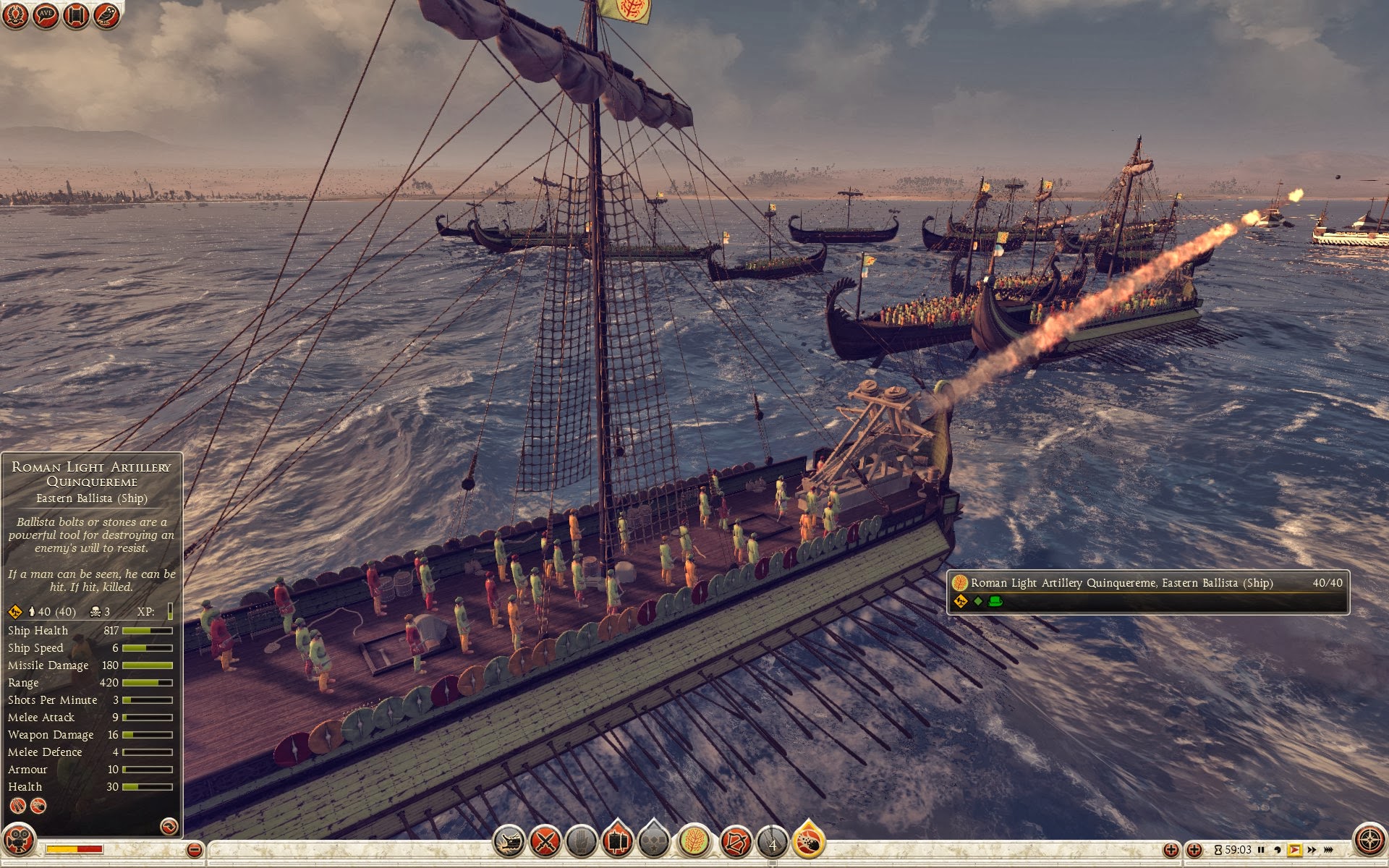Image resolution: width=1389 pixels, height=868 pixels.
Task: Toggle crossed swords melee mode
Action: pos(545,841)
